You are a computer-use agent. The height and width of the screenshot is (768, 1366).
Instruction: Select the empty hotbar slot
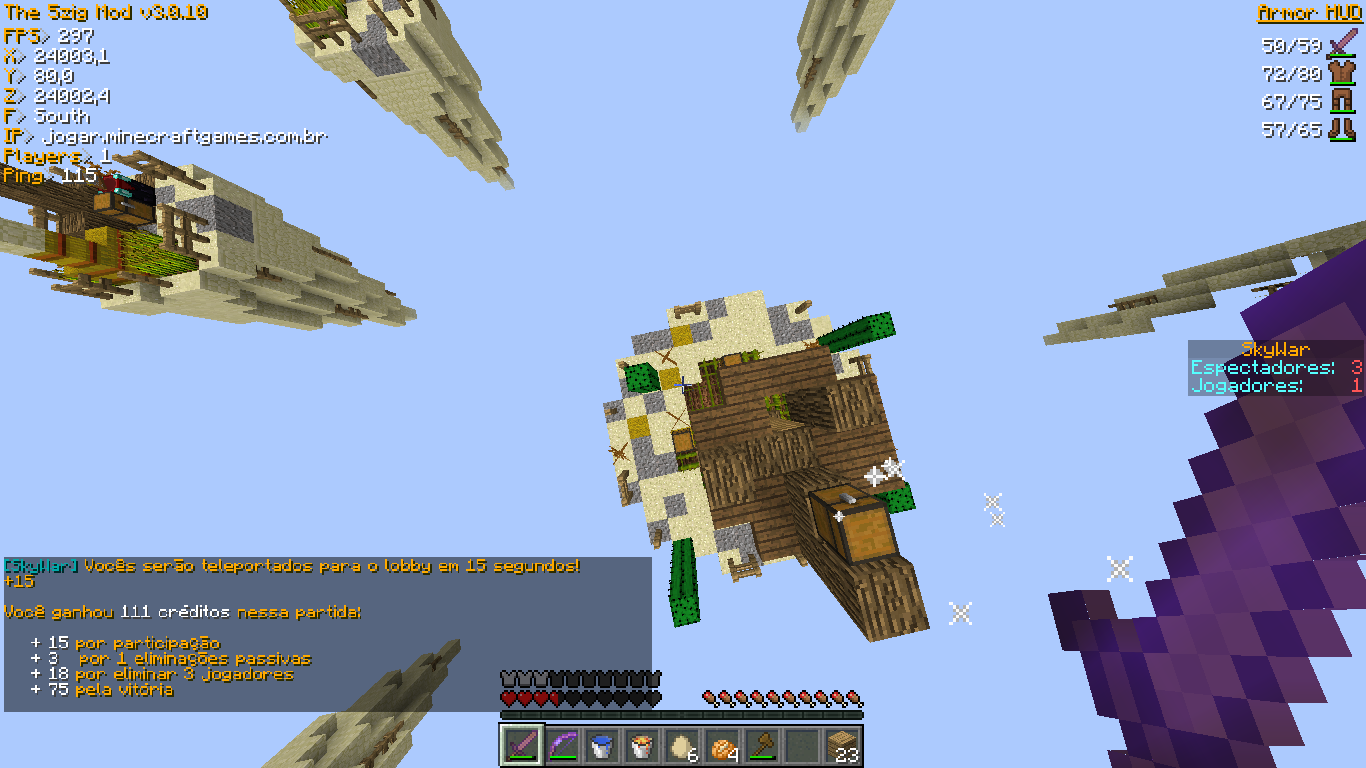802,746
